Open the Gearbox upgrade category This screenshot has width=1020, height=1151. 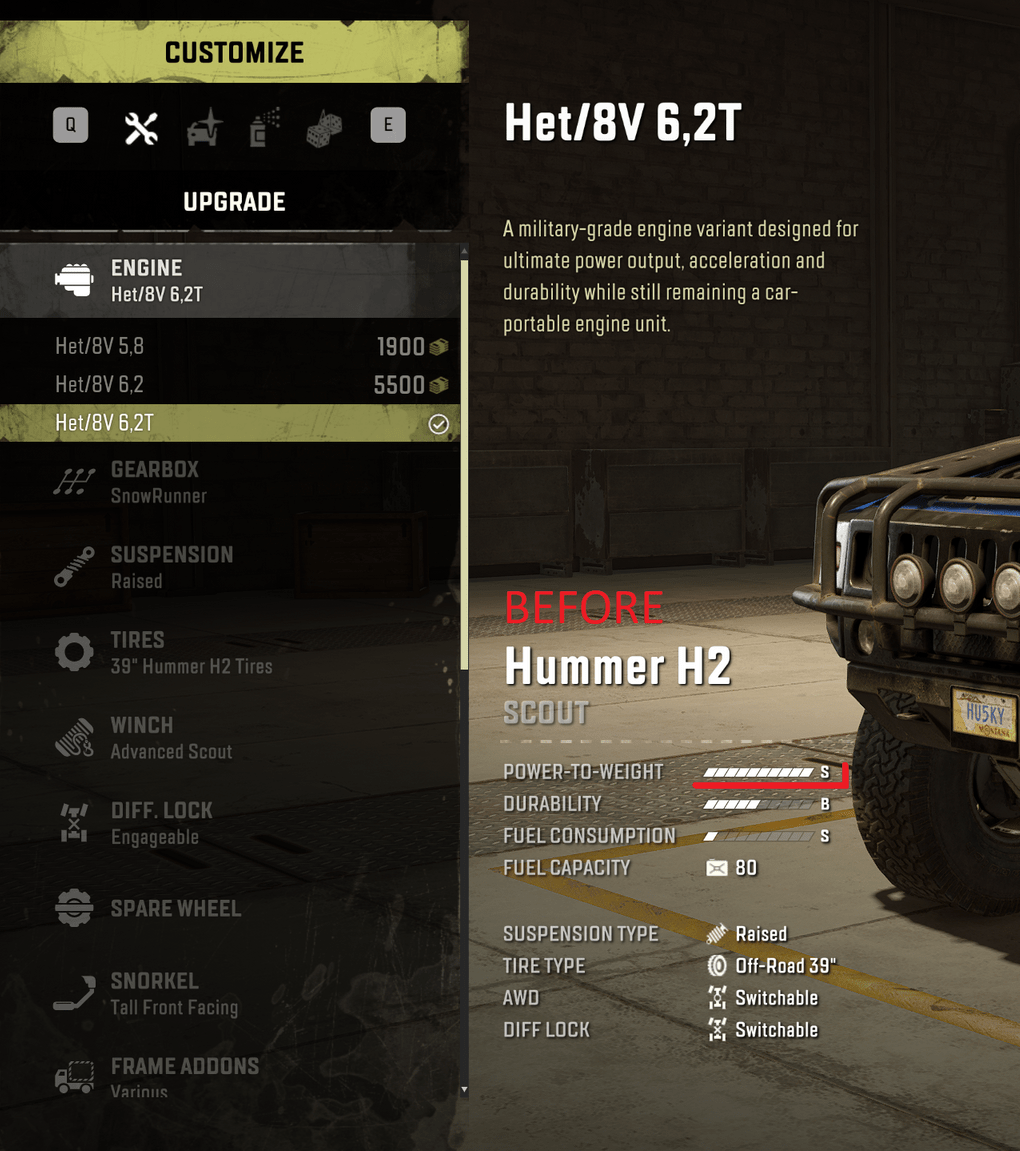tap(230, 482)
